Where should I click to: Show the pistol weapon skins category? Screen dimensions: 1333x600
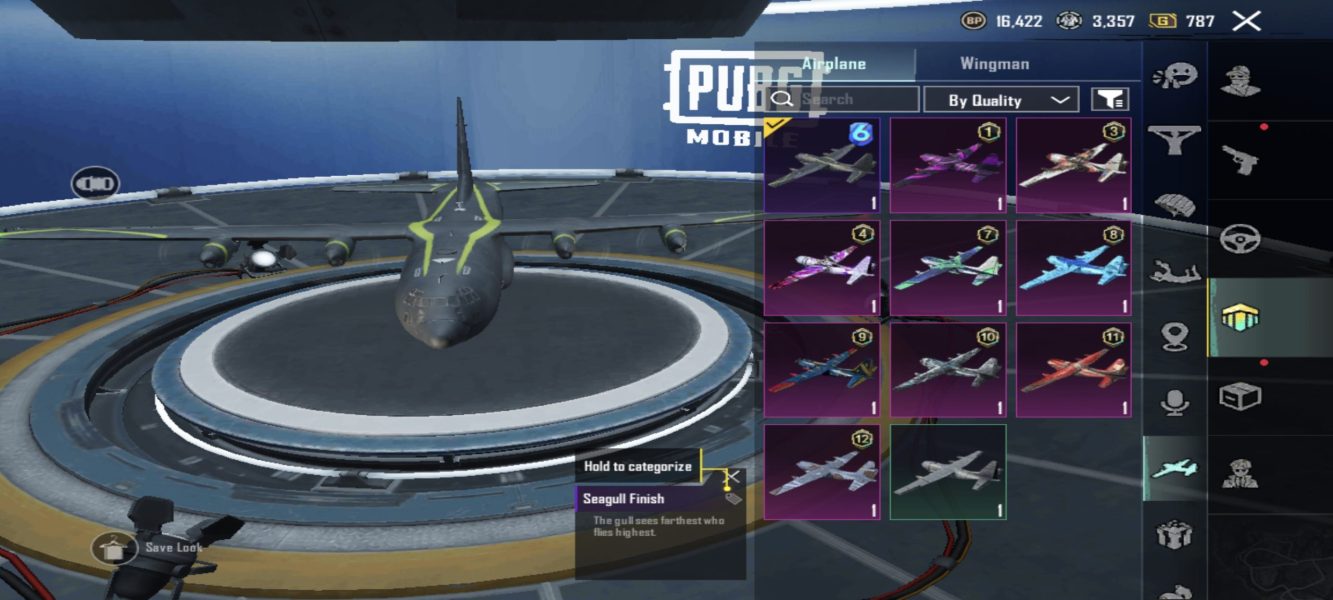[1240, 159]
